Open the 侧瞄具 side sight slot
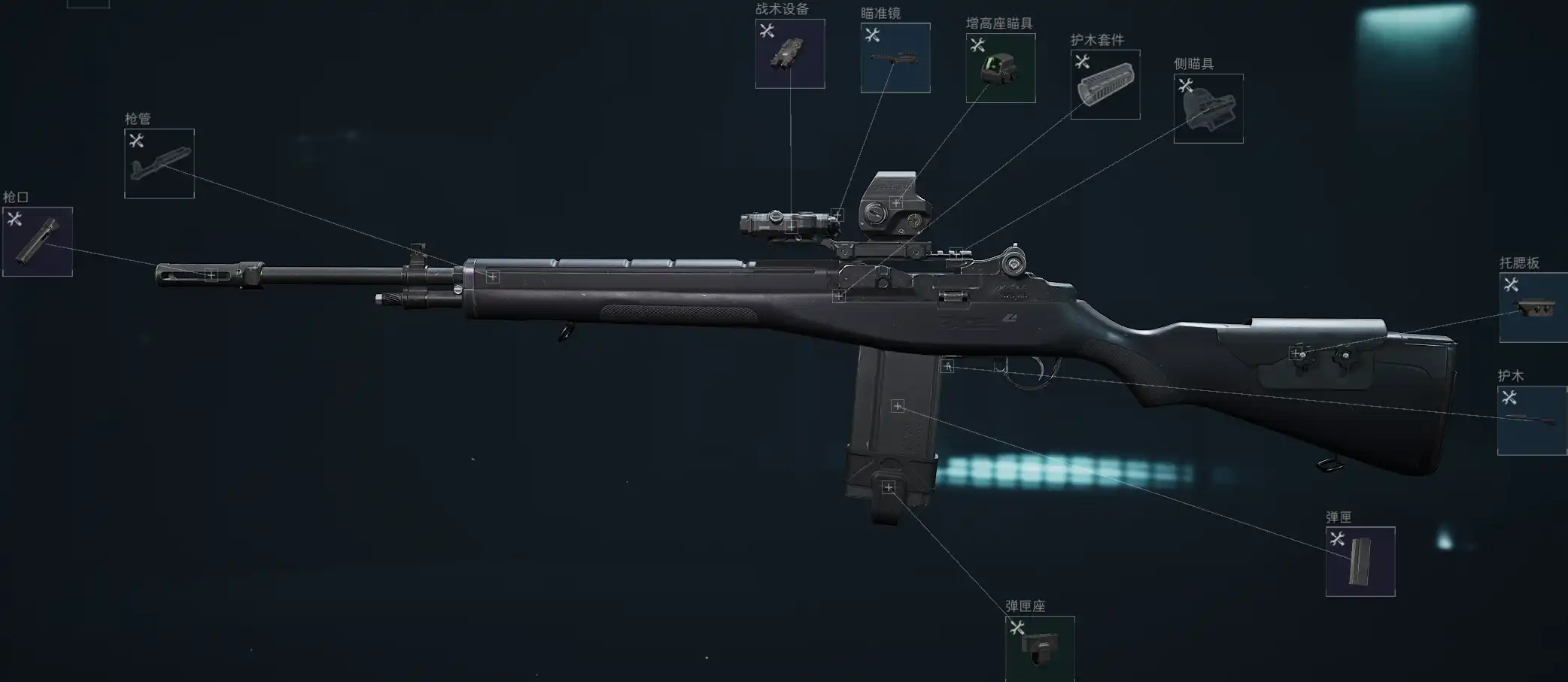 pos(1208,108)
